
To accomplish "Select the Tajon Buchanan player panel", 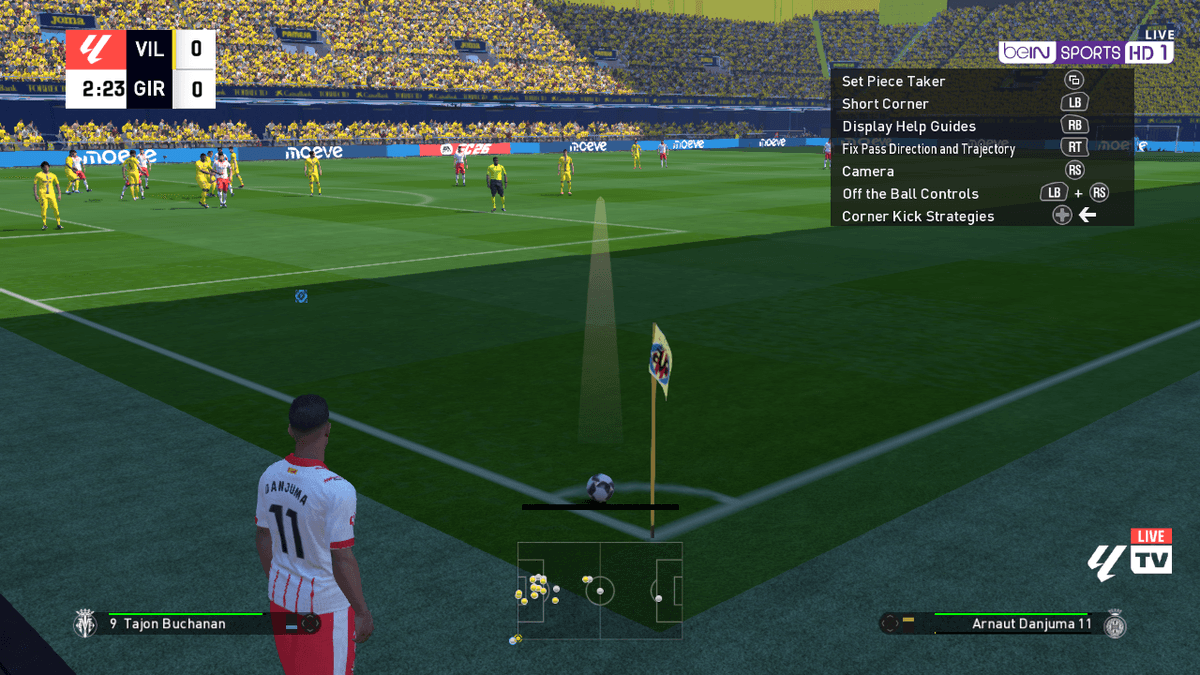I will 196,624.
